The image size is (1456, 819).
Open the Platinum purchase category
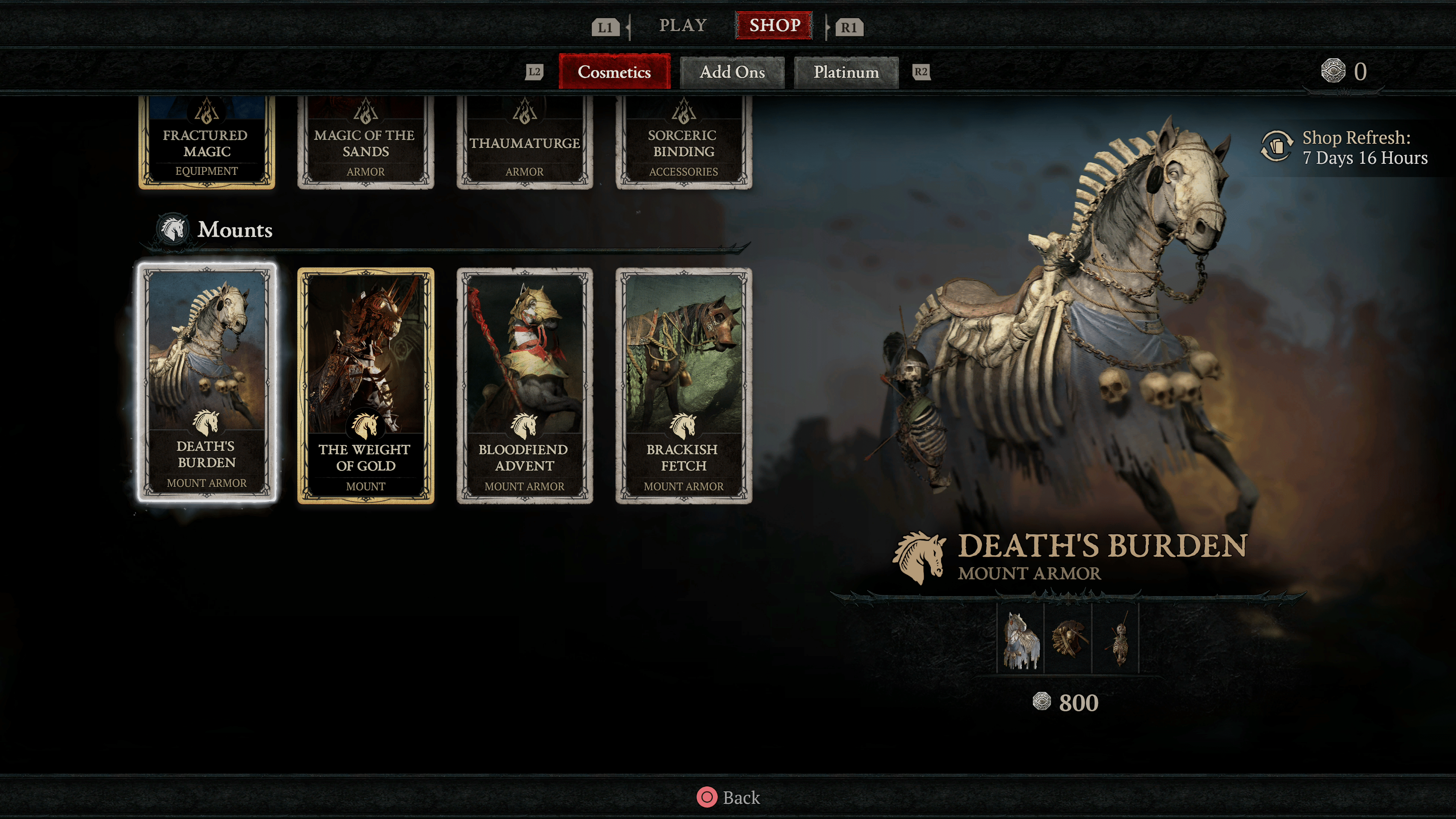click(846, 72)
